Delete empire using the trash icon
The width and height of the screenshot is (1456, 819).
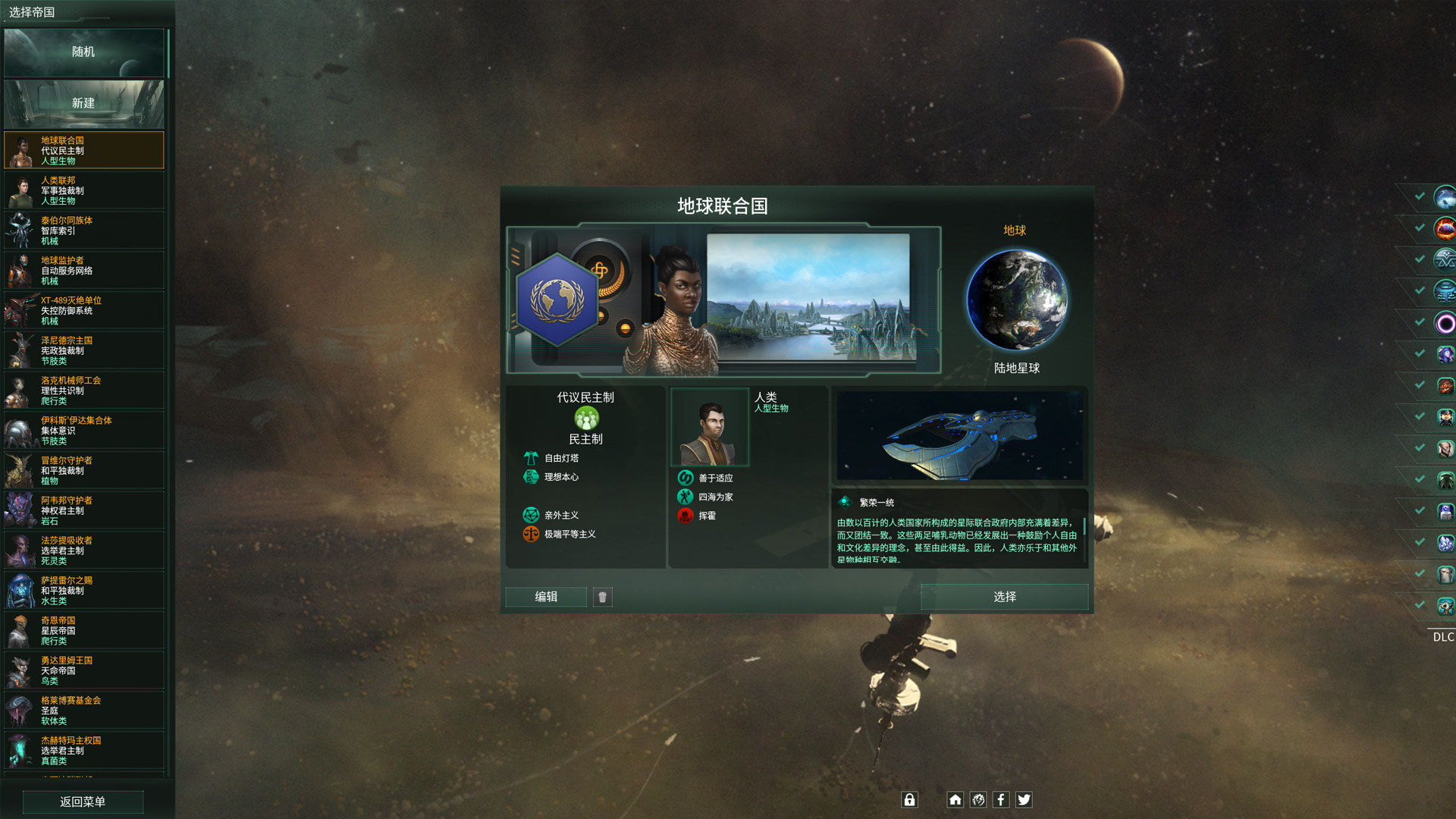[x=603, y=597]
